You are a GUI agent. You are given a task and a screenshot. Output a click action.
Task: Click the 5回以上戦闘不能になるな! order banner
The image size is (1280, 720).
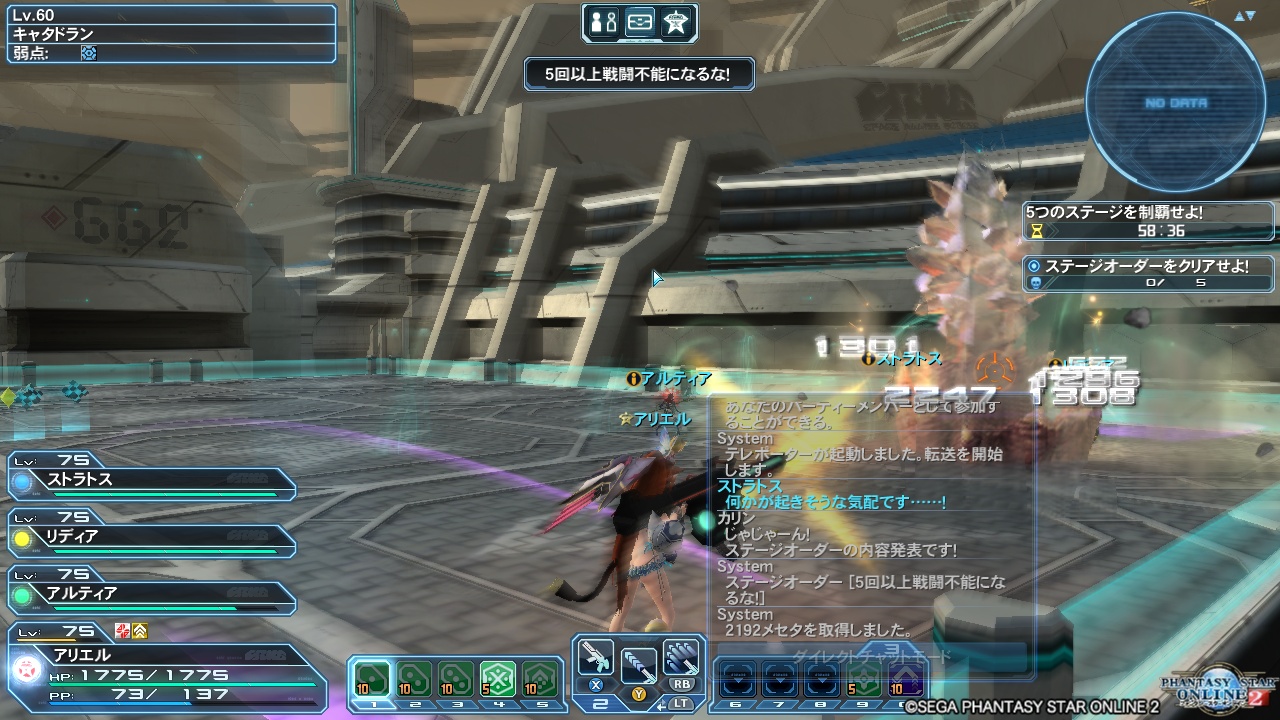(x=638, y=74)
